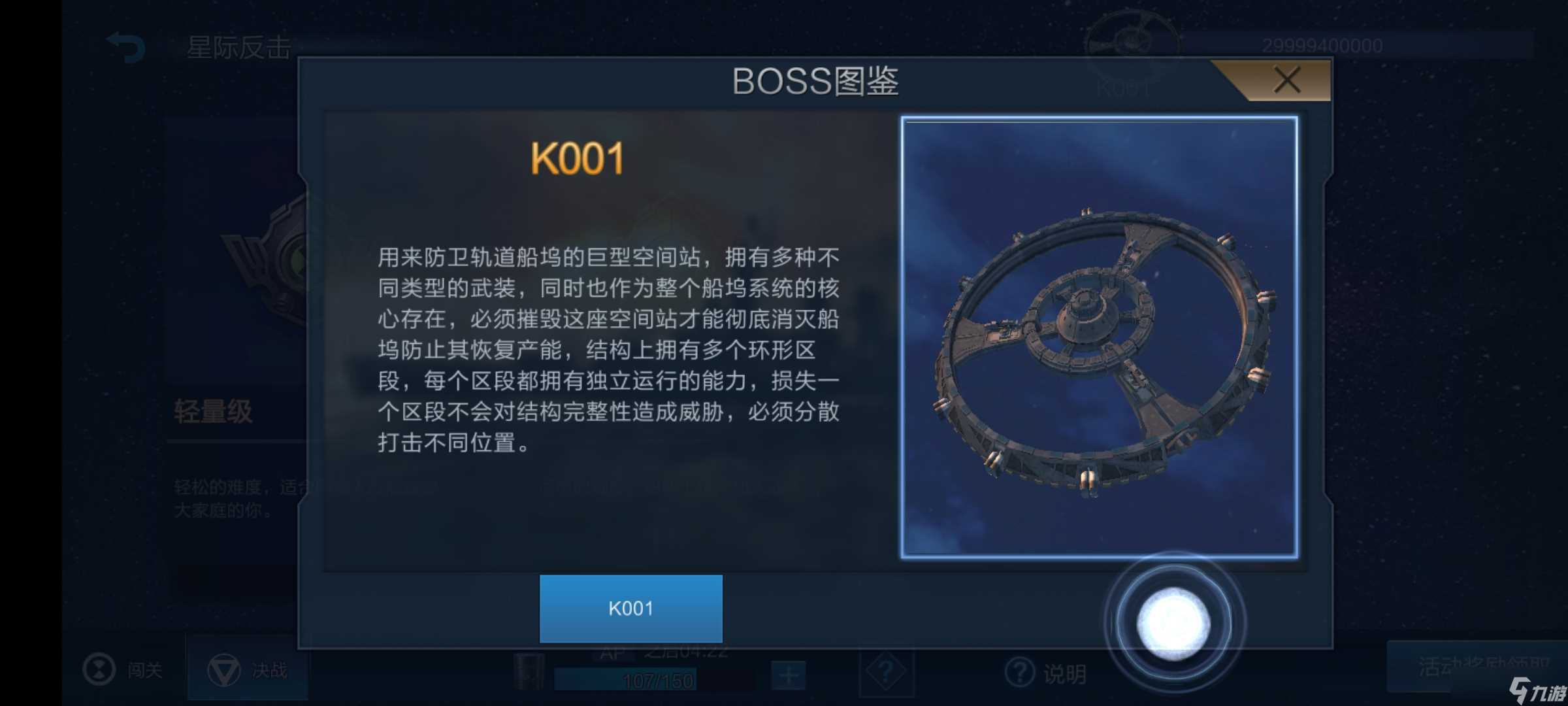This screenshot has width=1568, height=706.
Task: Select the 决战 decisive battle icon
Action: click(225, 671)
